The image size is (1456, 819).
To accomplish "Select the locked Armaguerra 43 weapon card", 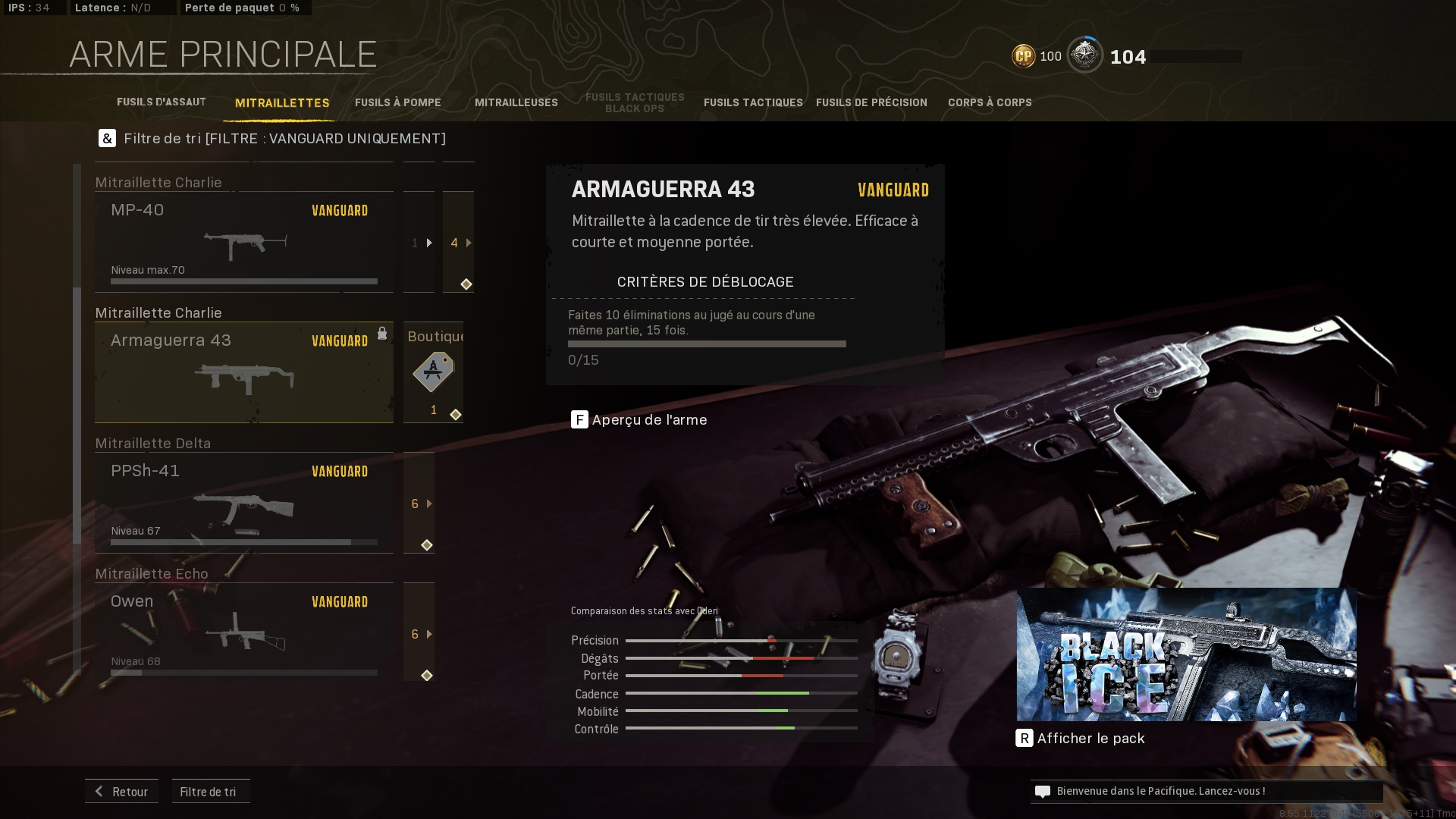I will [243, 372].
